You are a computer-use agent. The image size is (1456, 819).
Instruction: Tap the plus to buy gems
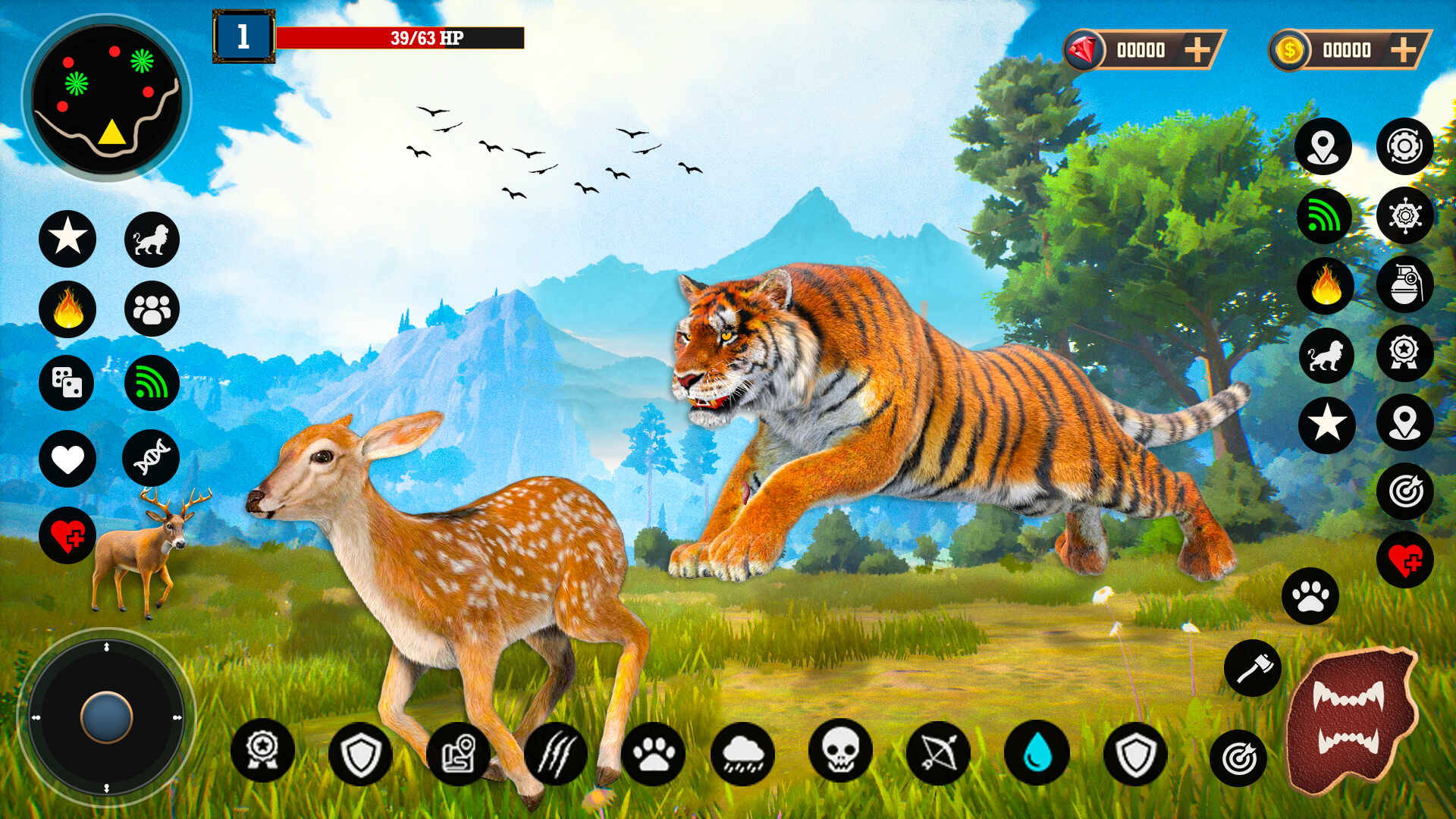1198,50
